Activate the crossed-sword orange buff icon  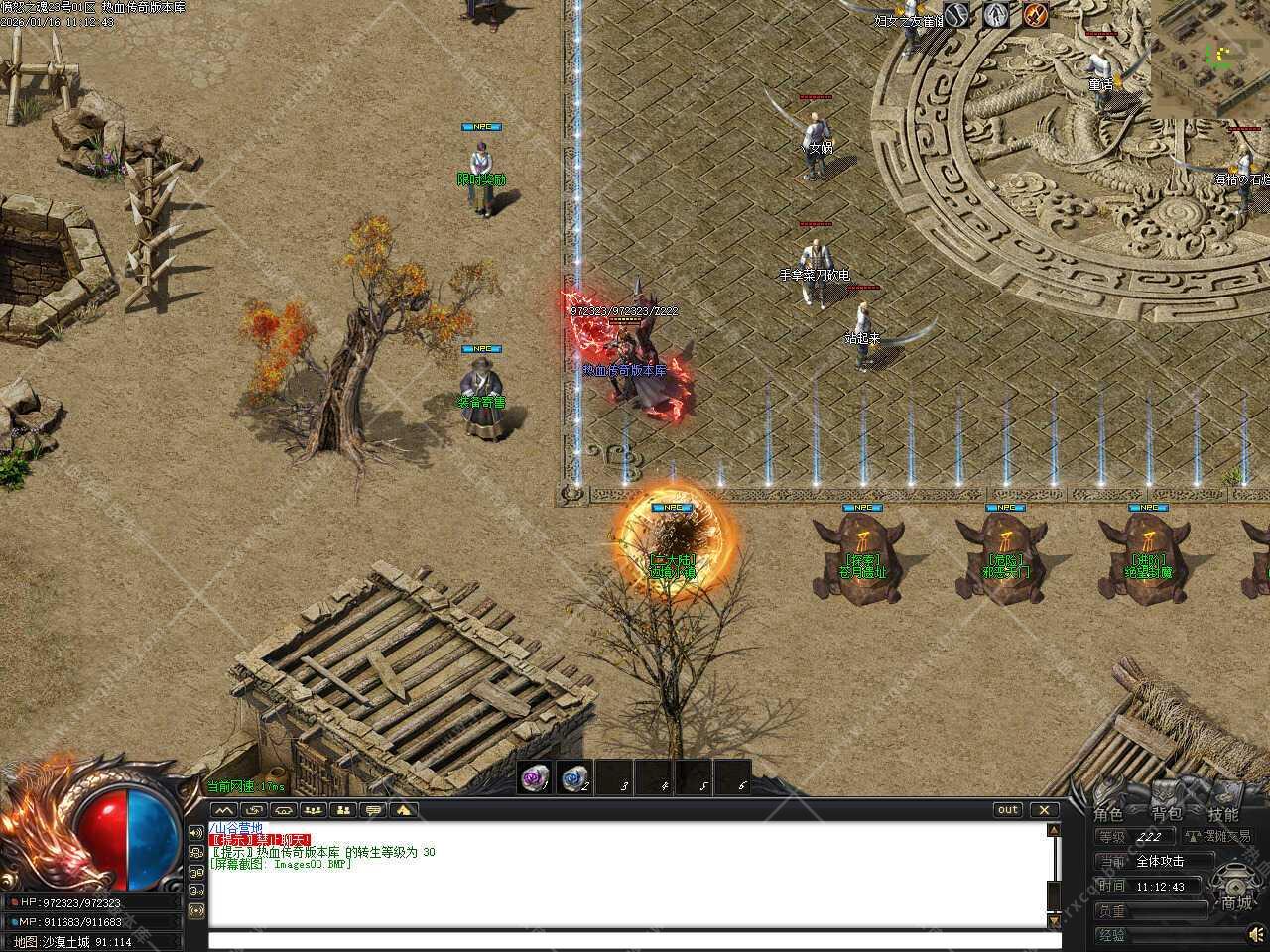pos(1036,14)
